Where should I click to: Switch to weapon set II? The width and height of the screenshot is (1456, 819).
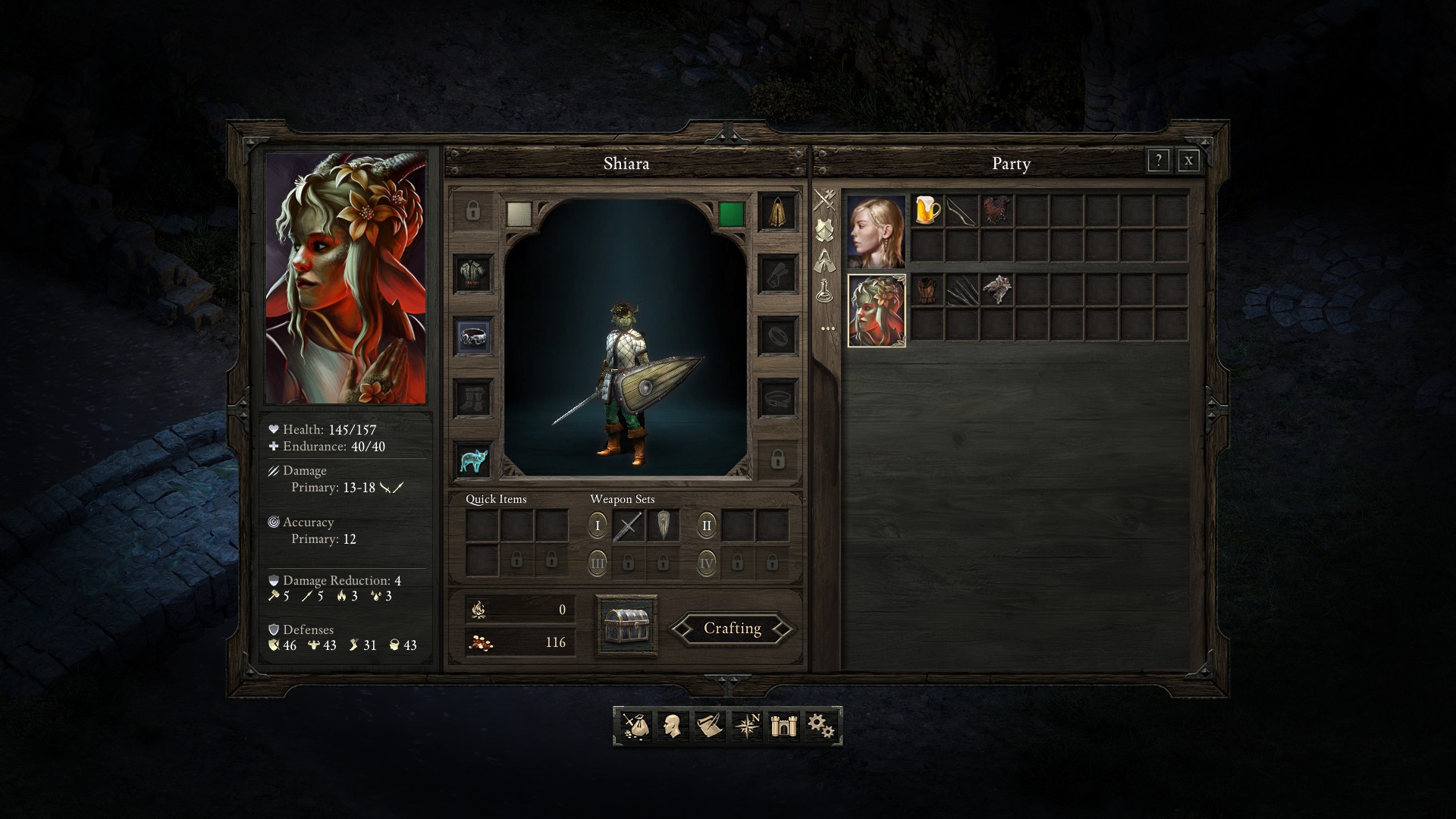pyautogui.click(x=706, y=525)
